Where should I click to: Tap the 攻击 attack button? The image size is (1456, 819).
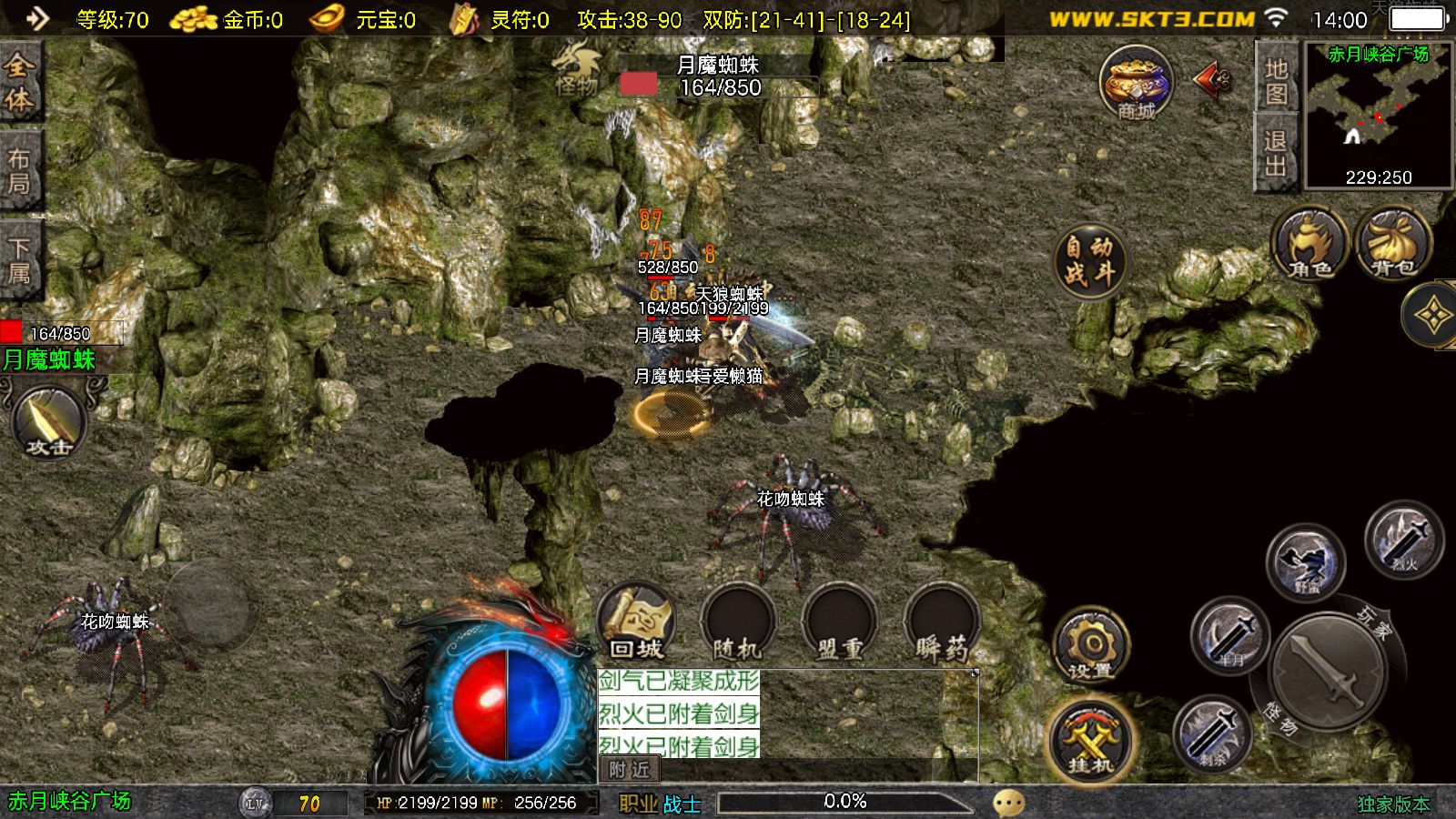coord(49,422)
